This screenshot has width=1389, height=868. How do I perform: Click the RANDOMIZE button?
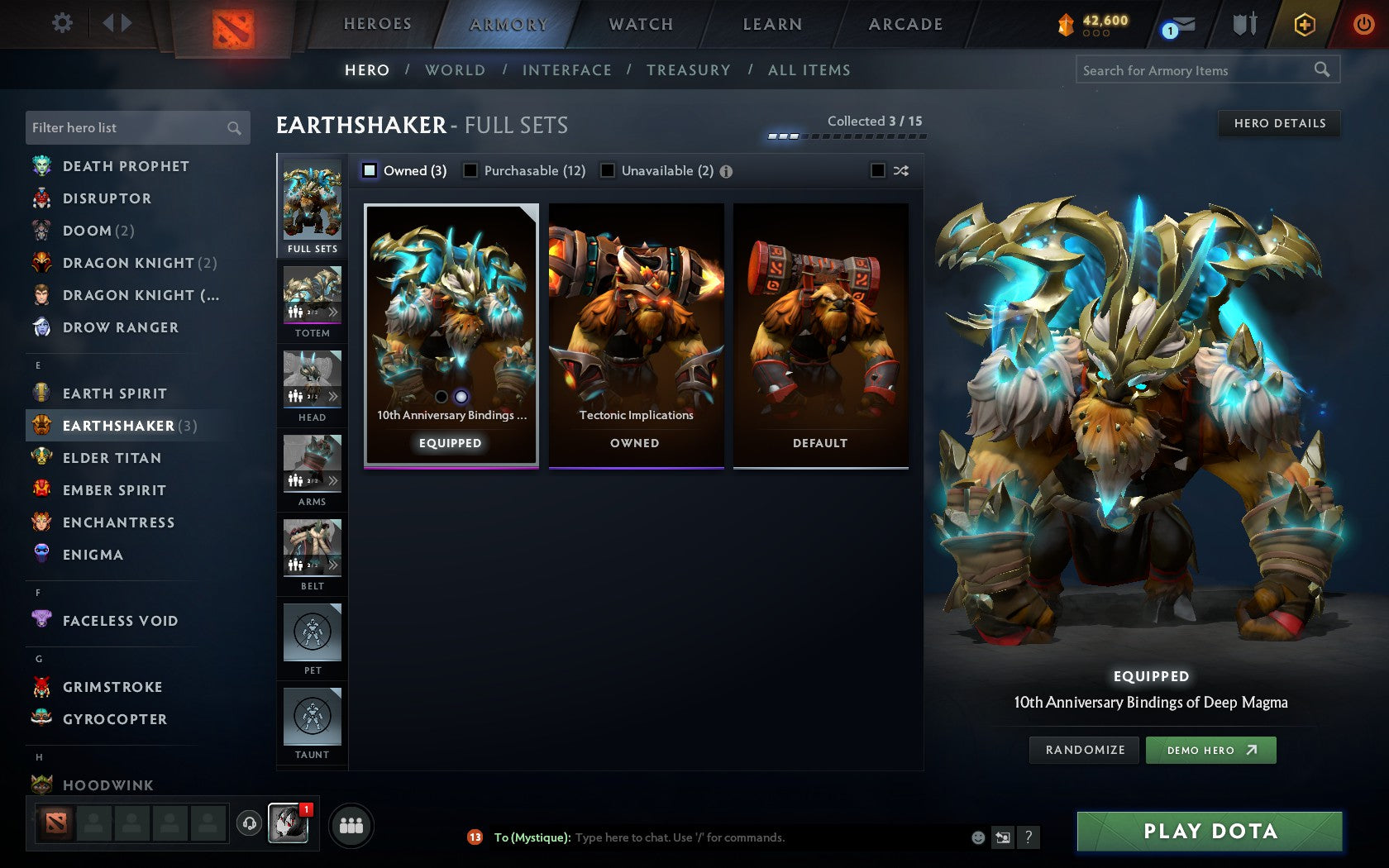(x=1083, y=750)
